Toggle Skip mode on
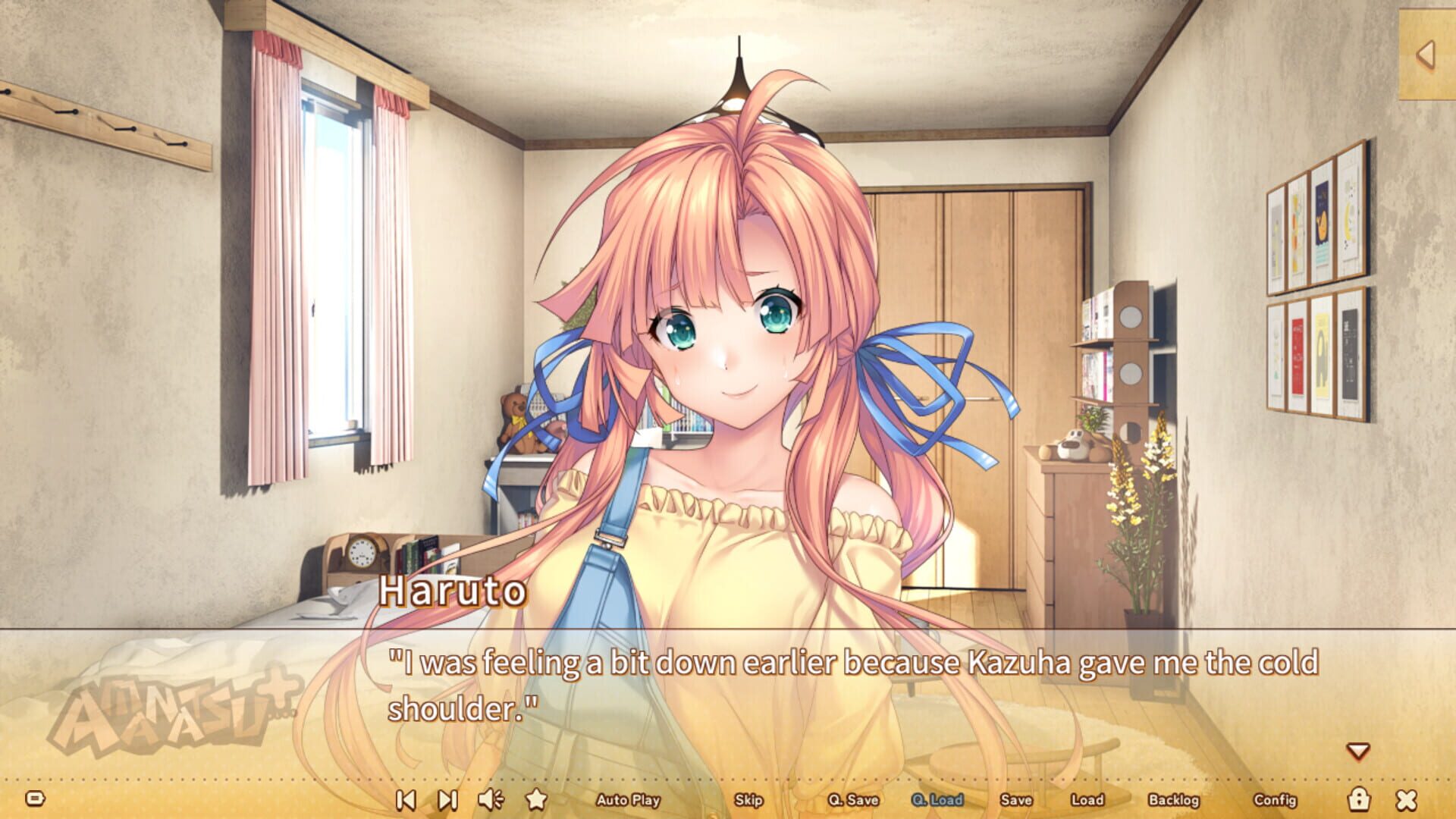This screenshot has width=1456, height=819. [x=748, y=801]
